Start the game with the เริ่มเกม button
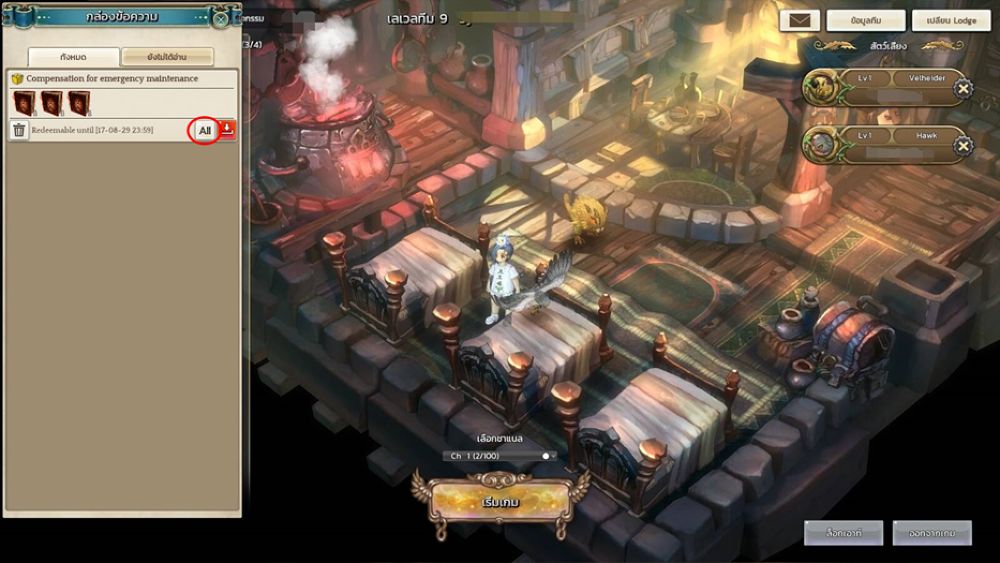 pos(498,500)
